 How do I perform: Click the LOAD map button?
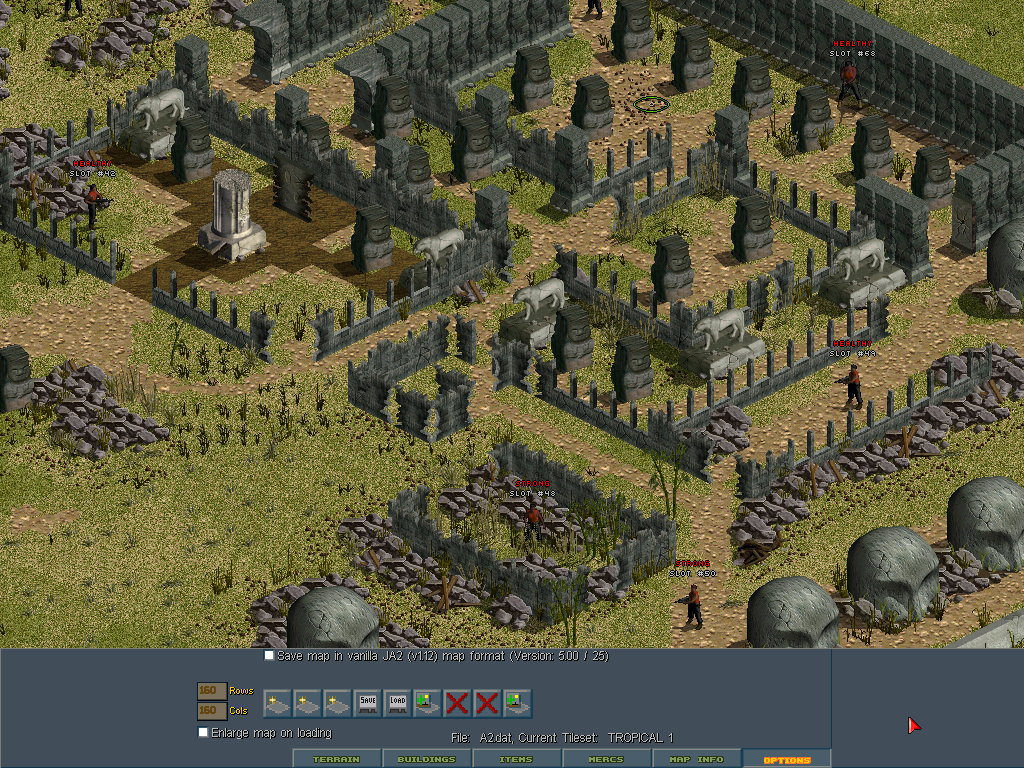pyautogui.click(x=397, y=703)
